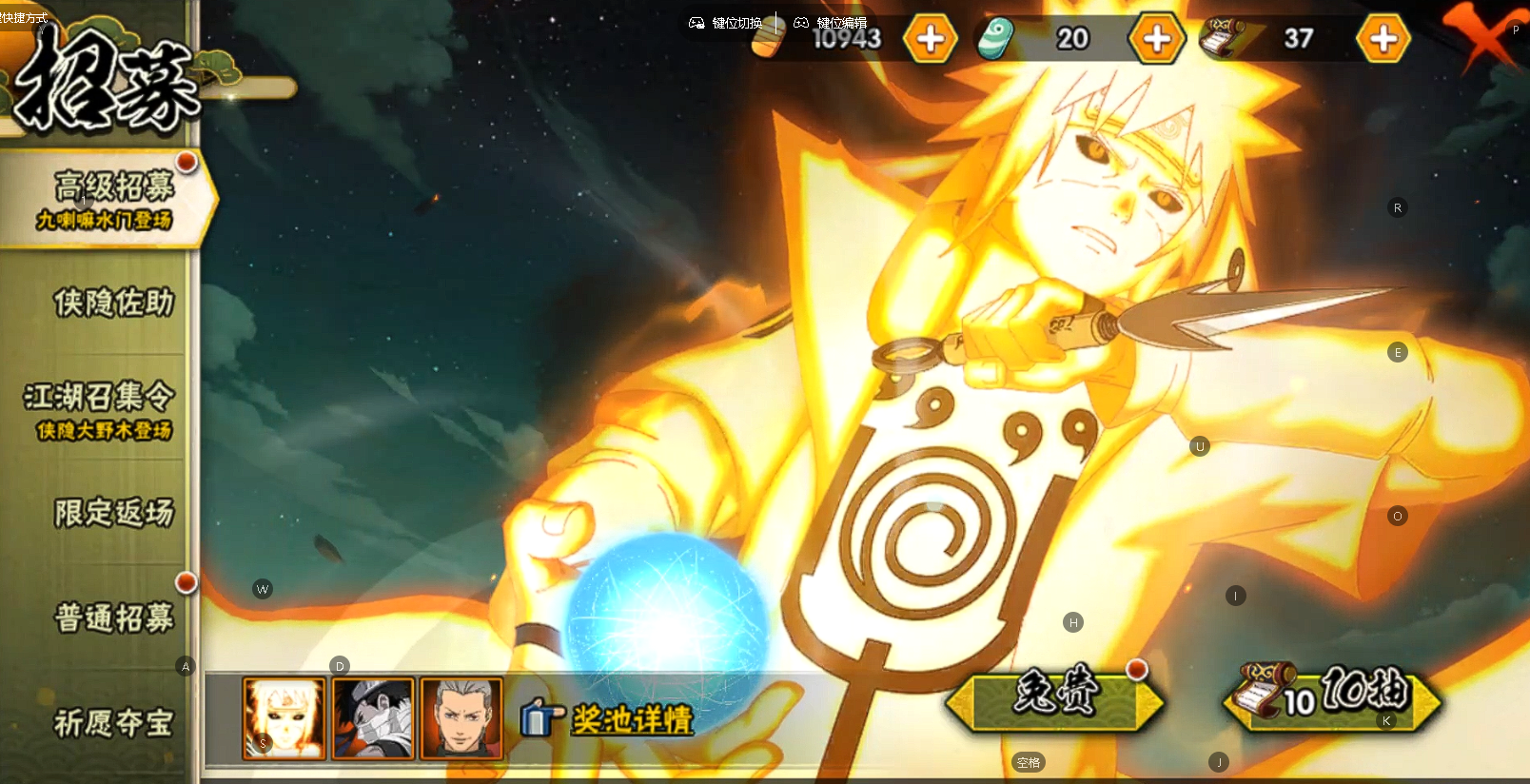
Task: View the grey-haired ninja portrait thumbnail
Action: (461, 718)
